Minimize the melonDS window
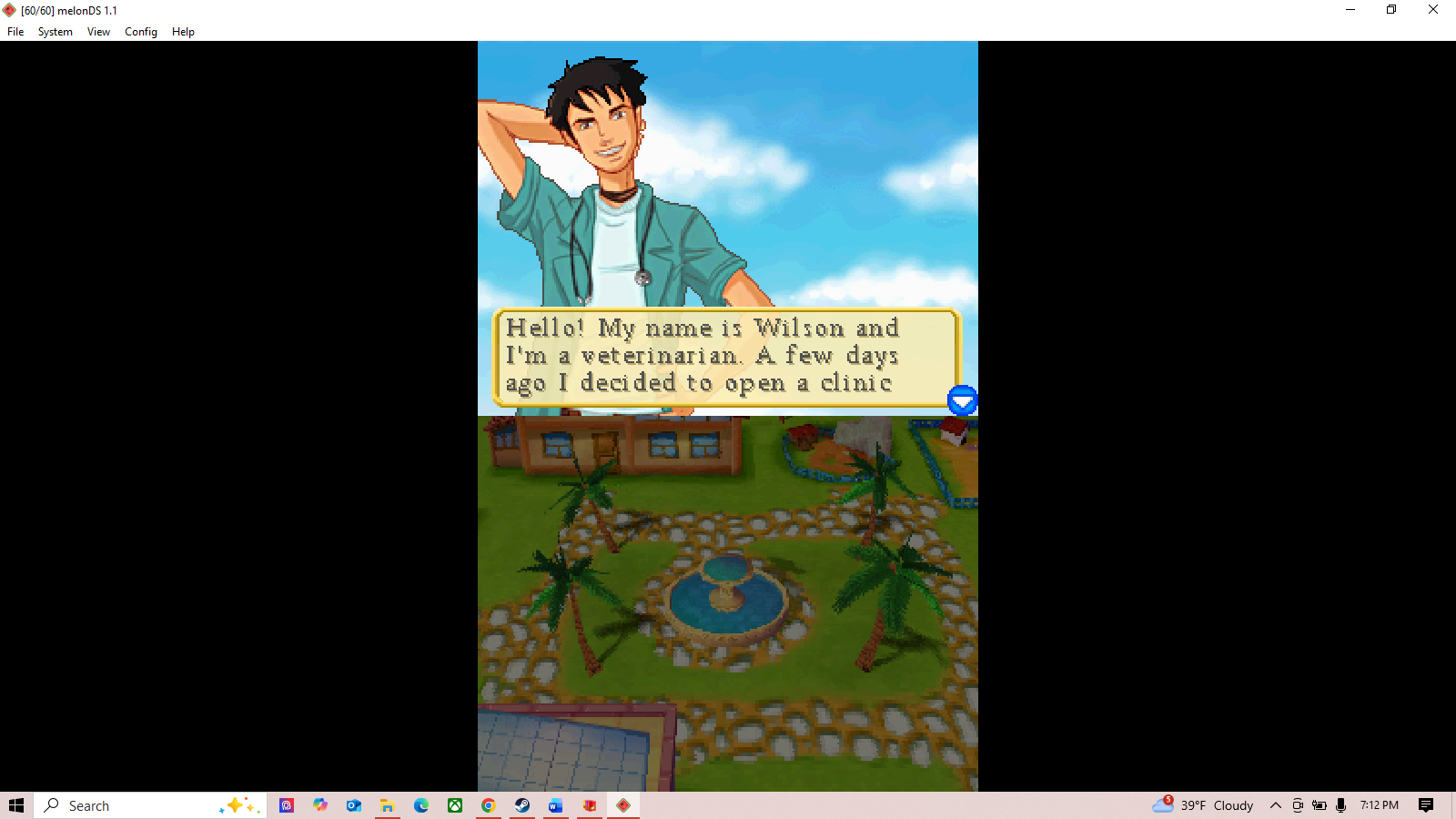Viewport: 1456px width, 819px height. pos(1350,10)
